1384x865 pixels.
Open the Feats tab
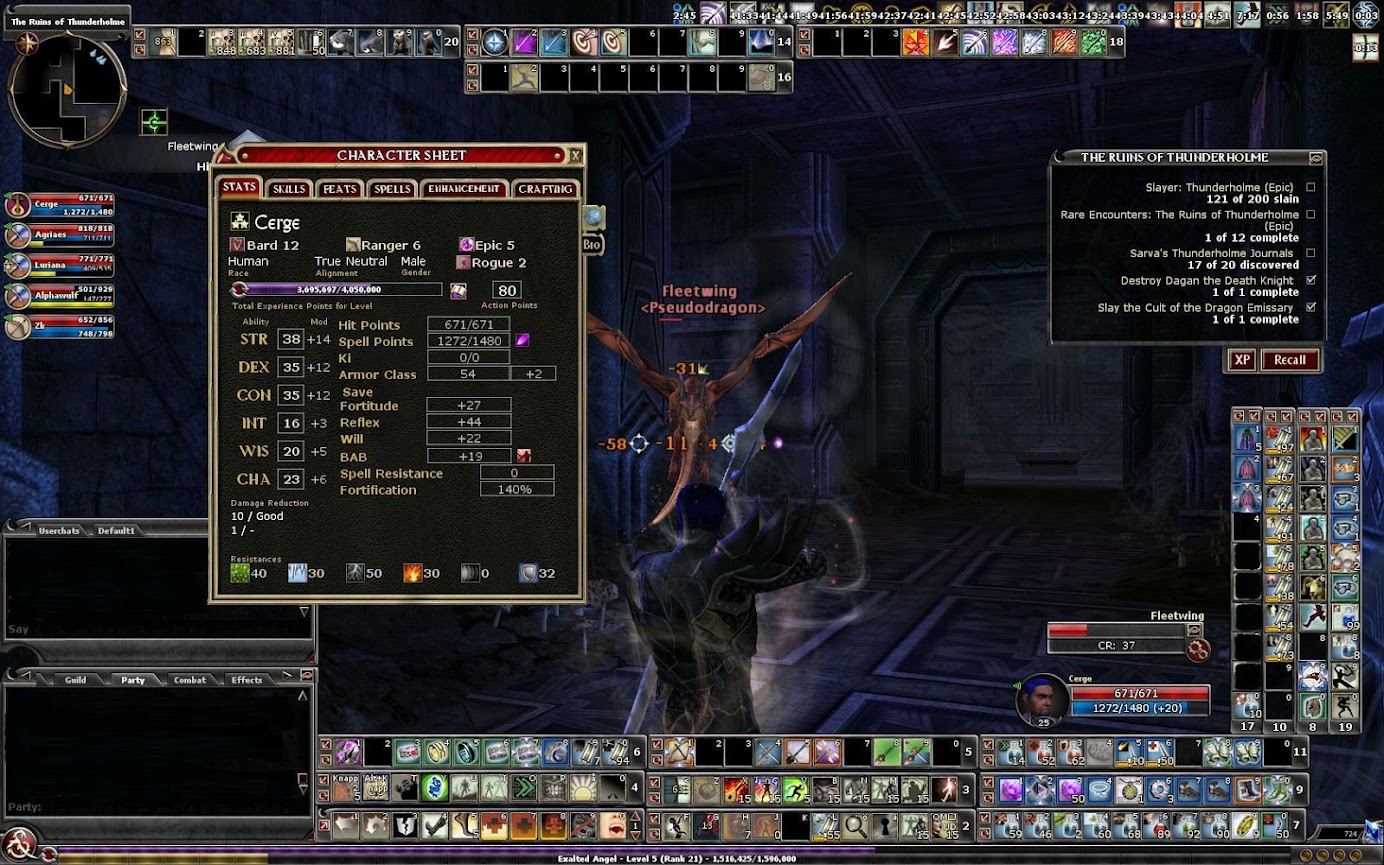(340, 189)
